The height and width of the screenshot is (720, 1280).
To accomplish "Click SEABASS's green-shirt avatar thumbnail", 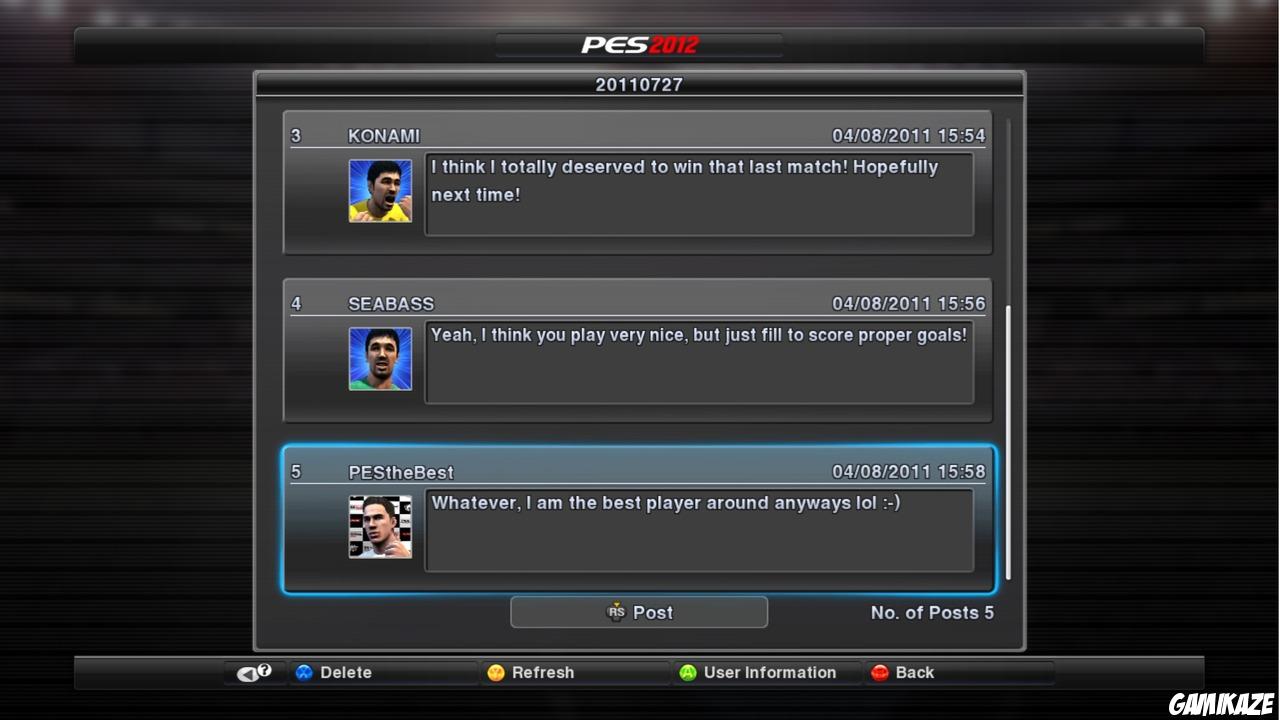I will click(380, 358).
